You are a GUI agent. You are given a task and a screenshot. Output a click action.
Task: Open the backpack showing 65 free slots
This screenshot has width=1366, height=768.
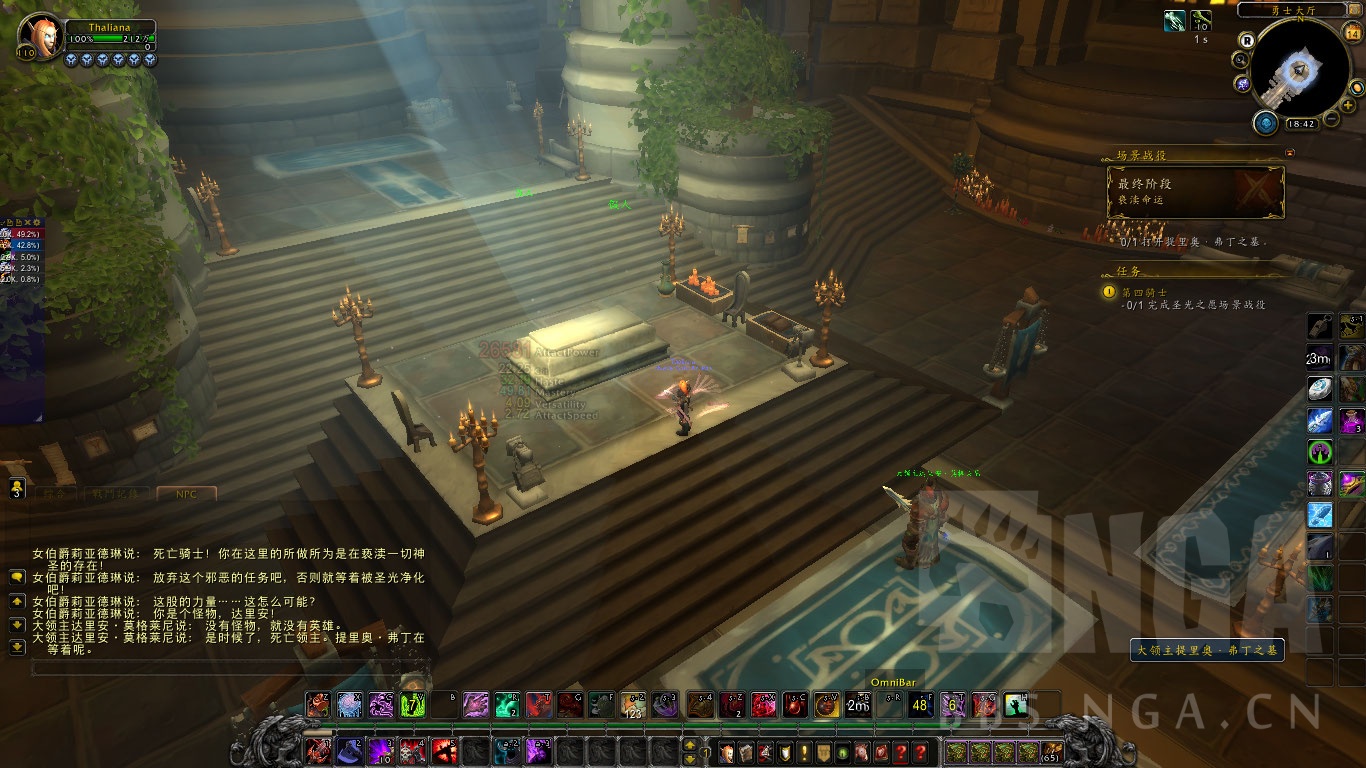(x=1051, y=752)
